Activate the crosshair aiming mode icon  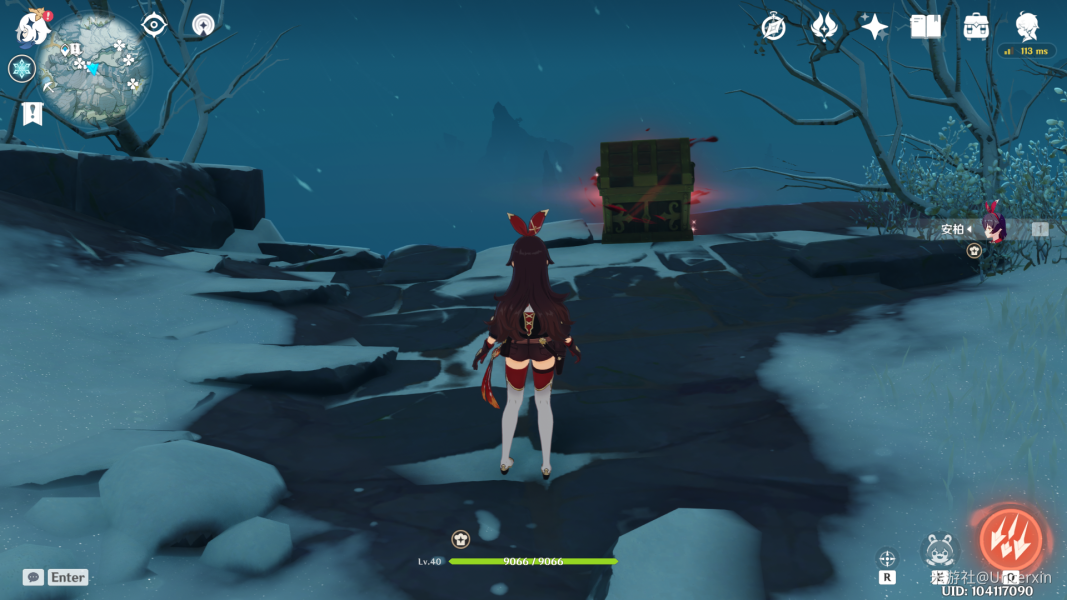click(x=887, y=558)
